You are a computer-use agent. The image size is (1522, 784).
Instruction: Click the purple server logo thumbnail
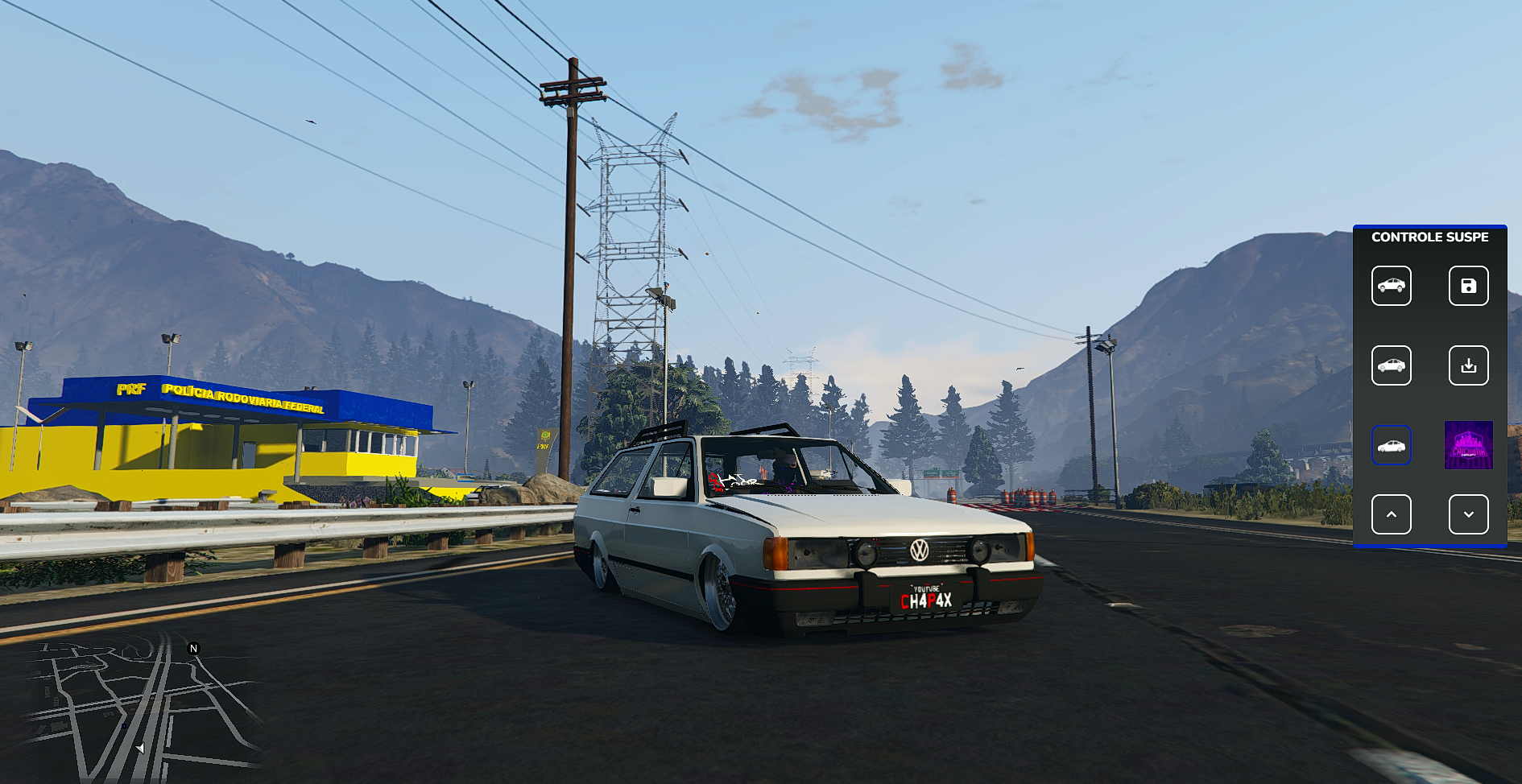point(1468,445)
